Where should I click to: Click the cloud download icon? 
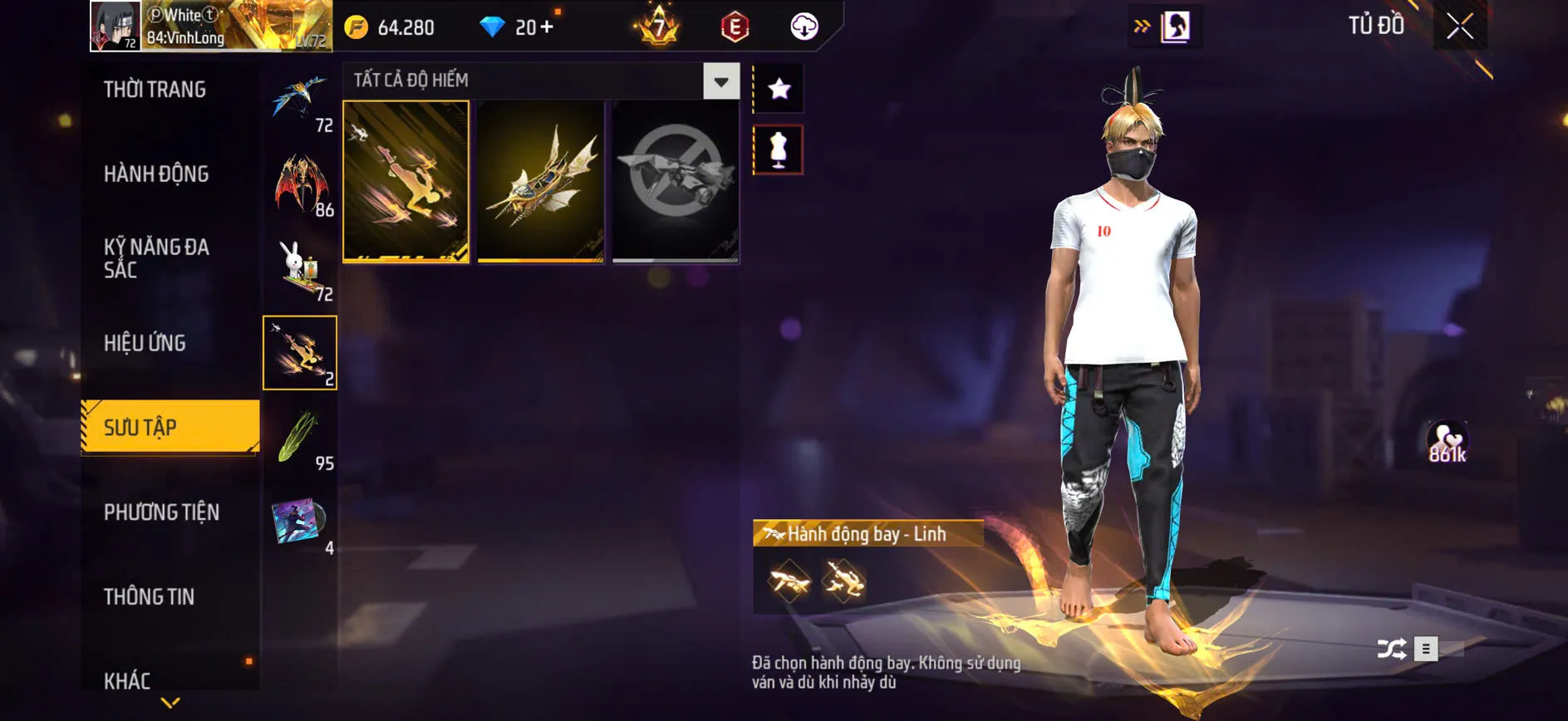801,27
